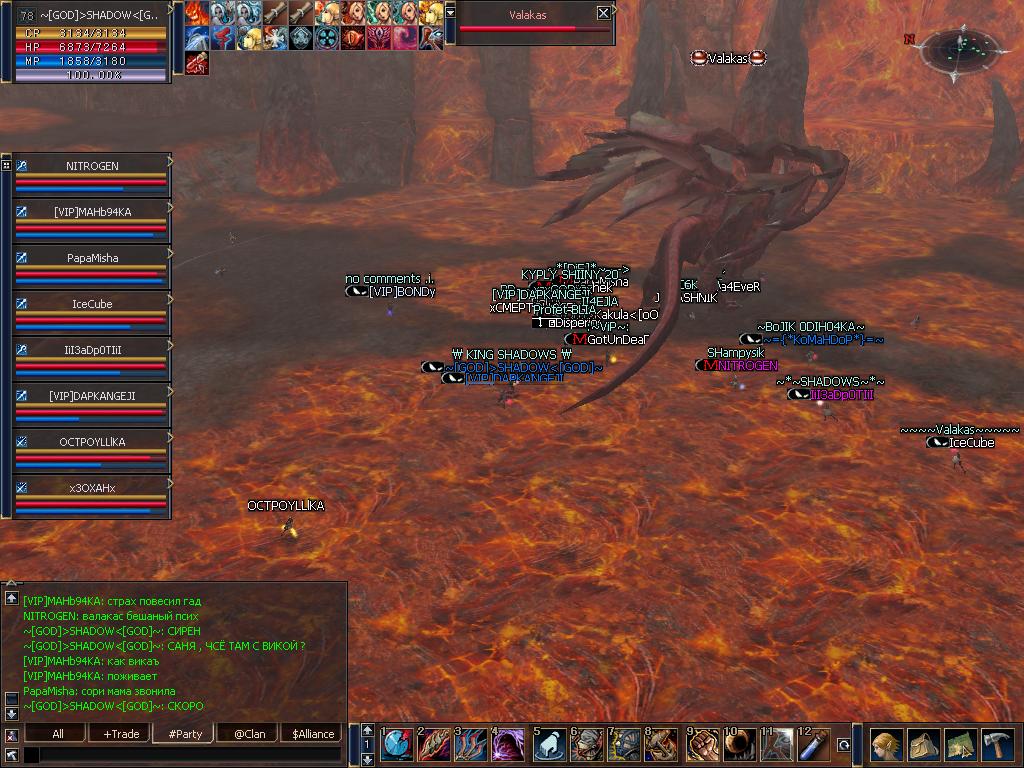Close the Valakas target window
This screenshot has width=1024, height=768.
pyautogui.click(x=603, y=13)
